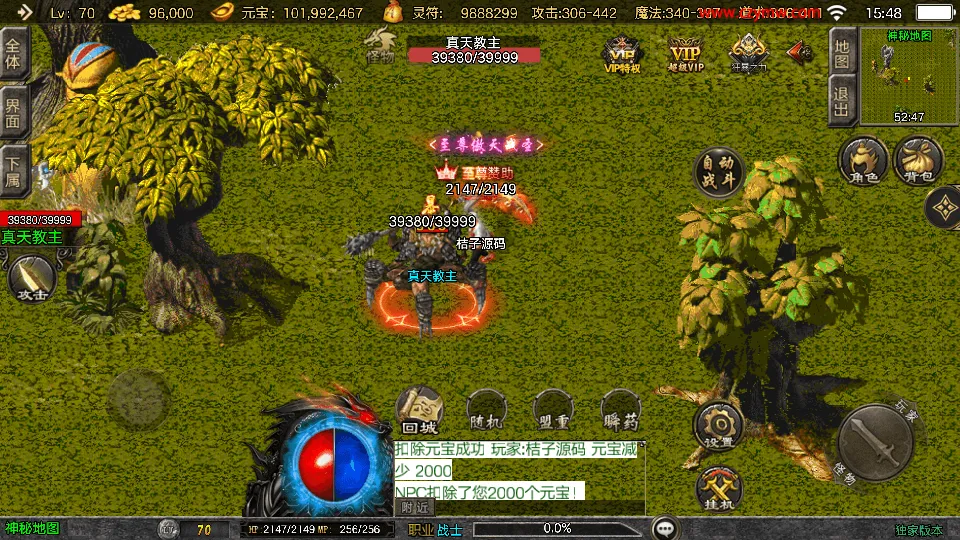960x540 pixels.
Task: Open the 背包 backpack
Action: [x=918, y=163]
